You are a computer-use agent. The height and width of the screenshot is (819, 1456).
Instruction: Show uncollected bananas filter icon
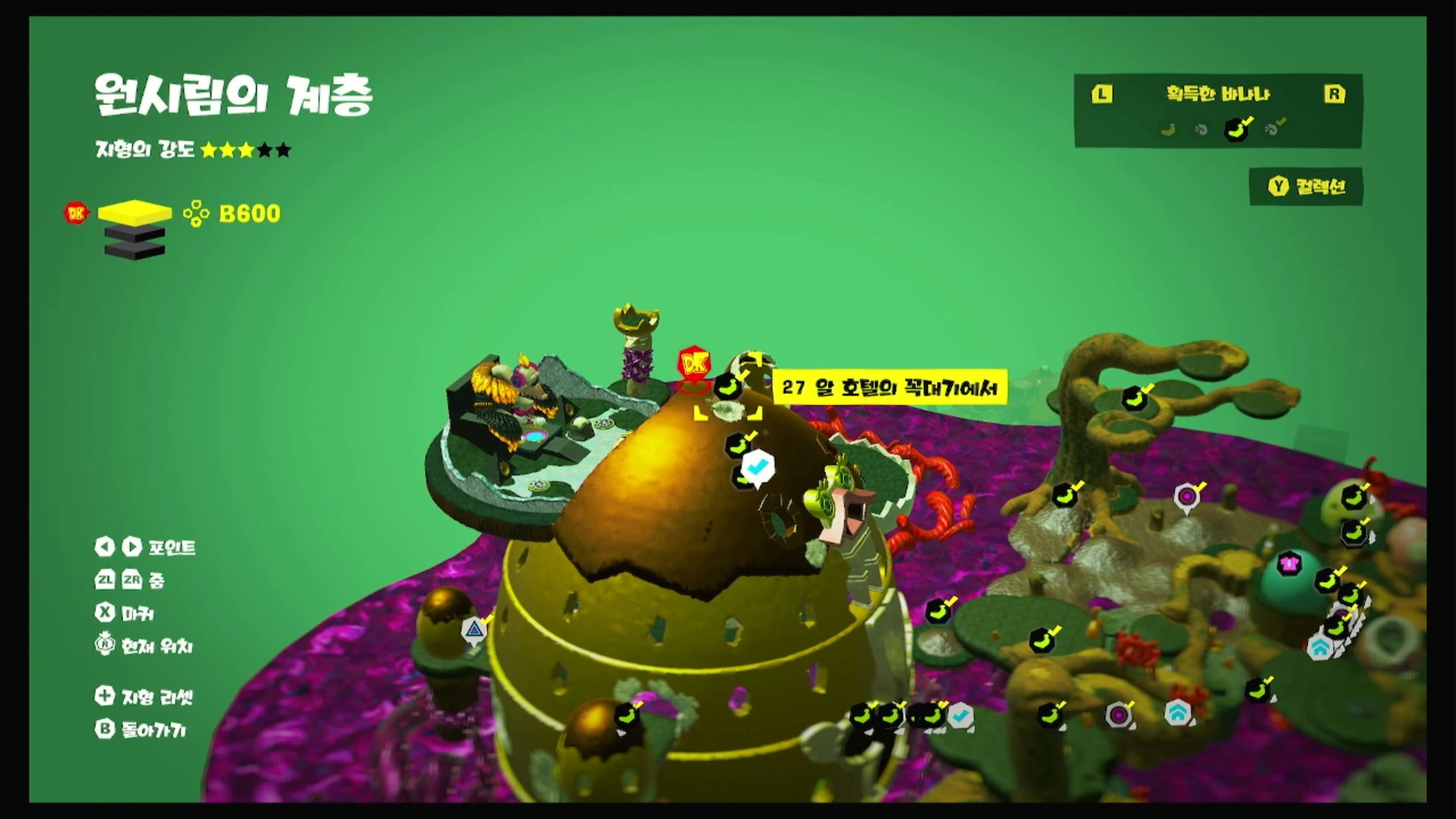pos(1168,130)
